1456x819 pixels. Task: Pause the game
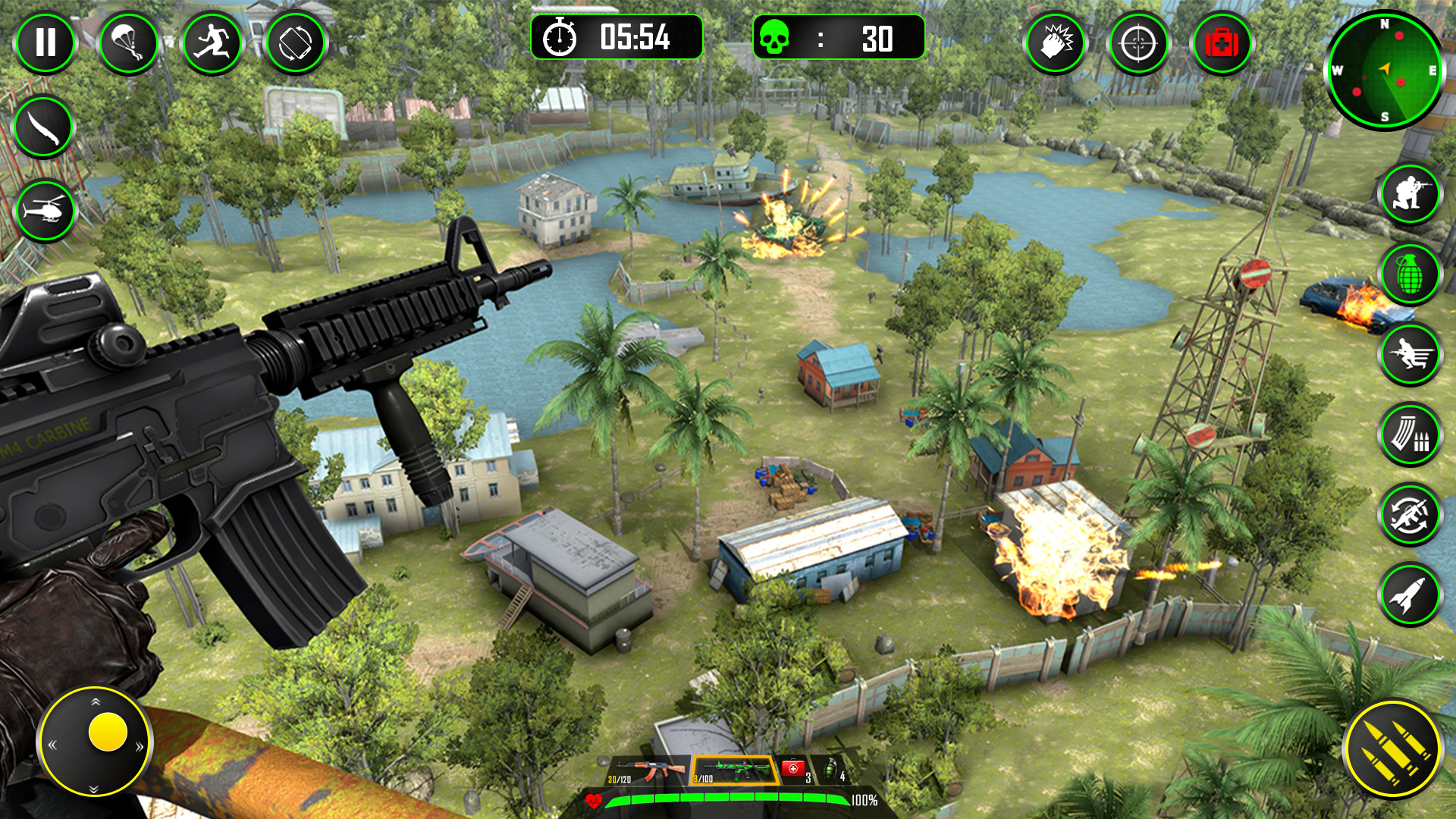[47, 43]
